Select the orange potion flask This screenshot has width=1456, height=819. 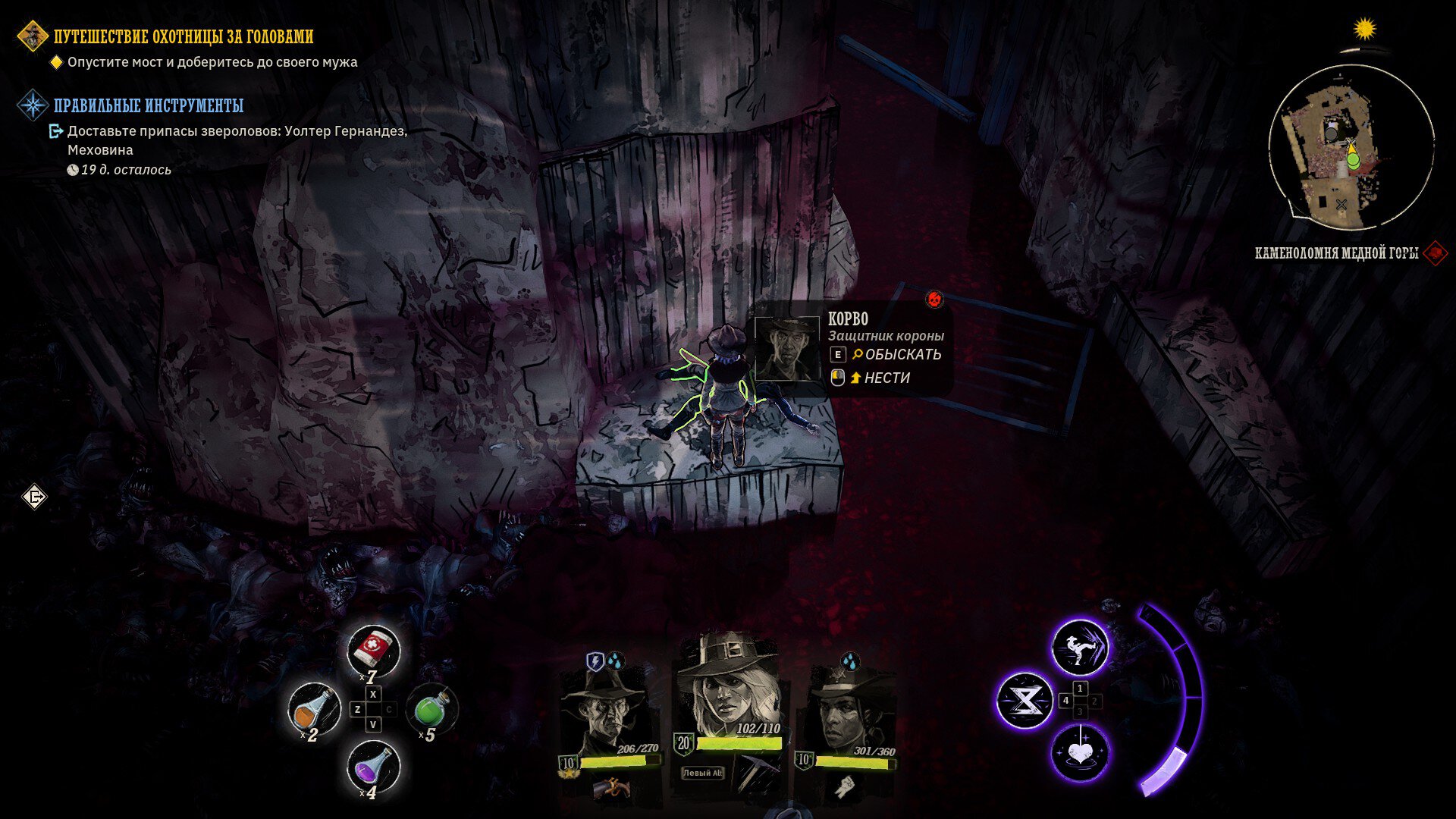[x=314, y=709]
